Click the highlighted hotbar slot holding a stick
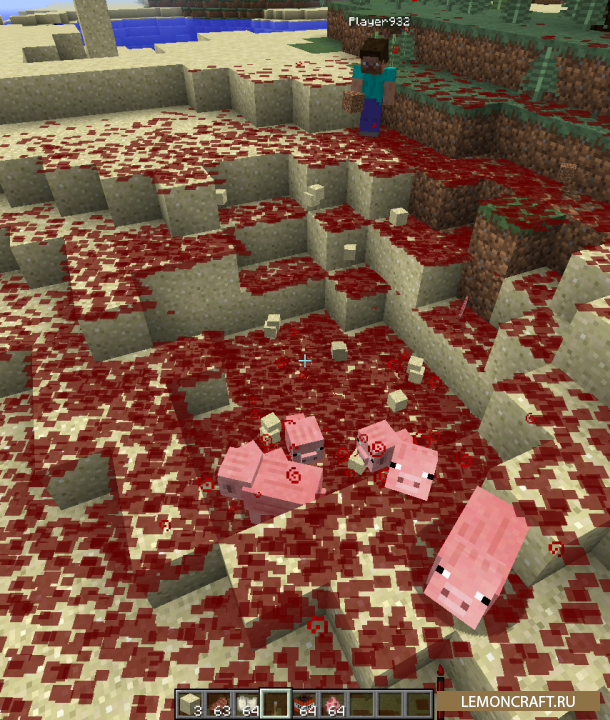The height and width of the screenshot is (720, 610). pyautogui.click(x=274, y=704)
